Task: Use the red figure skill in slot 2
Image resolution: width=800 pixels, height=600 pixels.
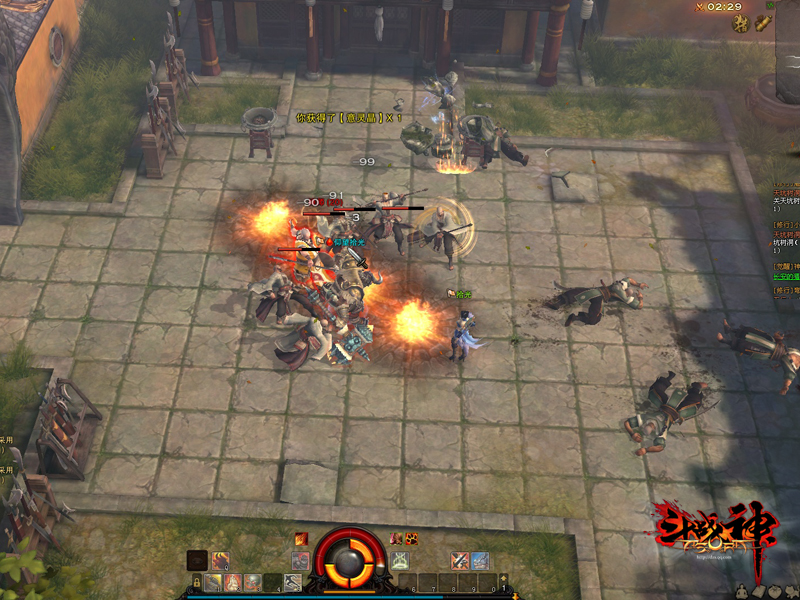Action: (x=233, y=582)
